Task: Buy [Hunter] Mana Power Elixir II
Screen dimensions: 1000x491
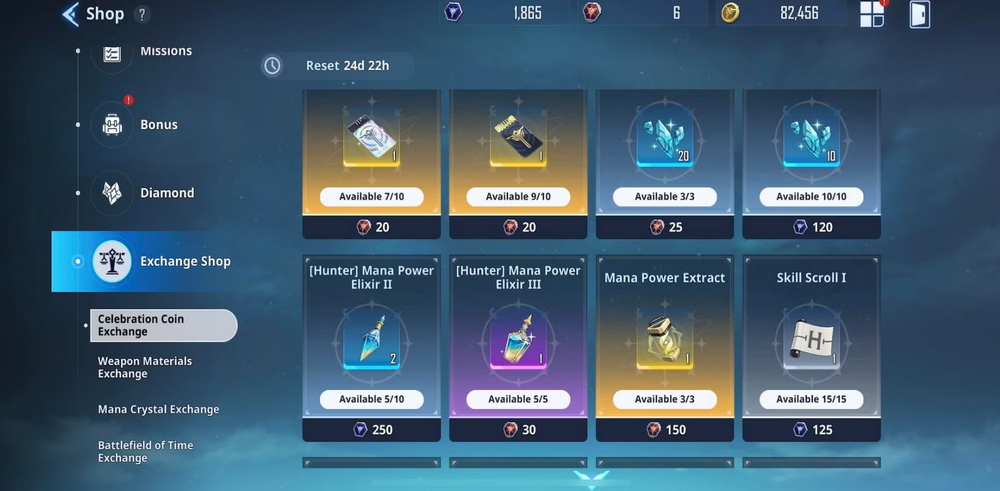Action: tap(371, 347)
